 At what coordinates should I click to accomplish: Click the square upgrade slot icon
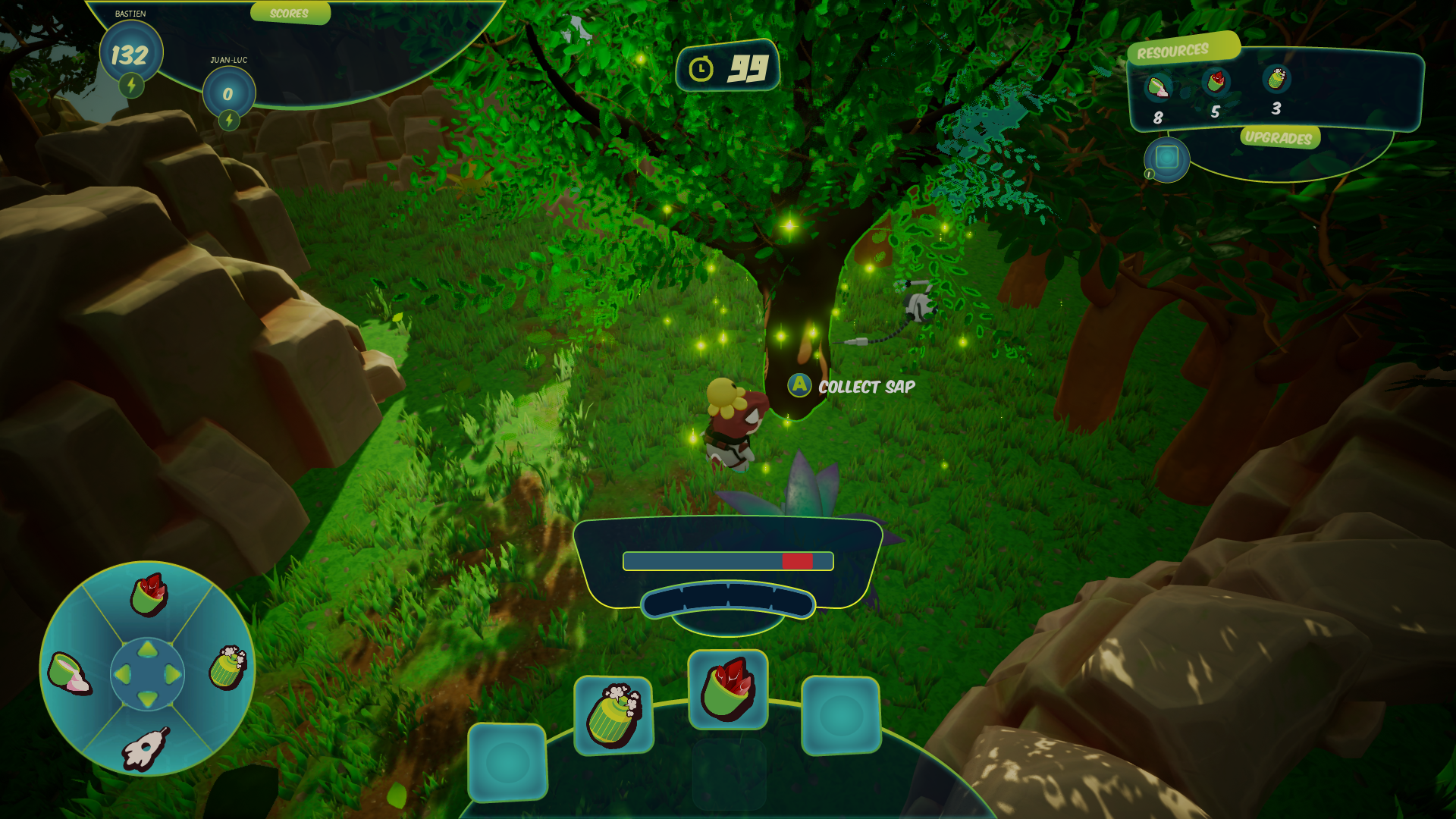pyautogui.click(x=1166, y=158)
